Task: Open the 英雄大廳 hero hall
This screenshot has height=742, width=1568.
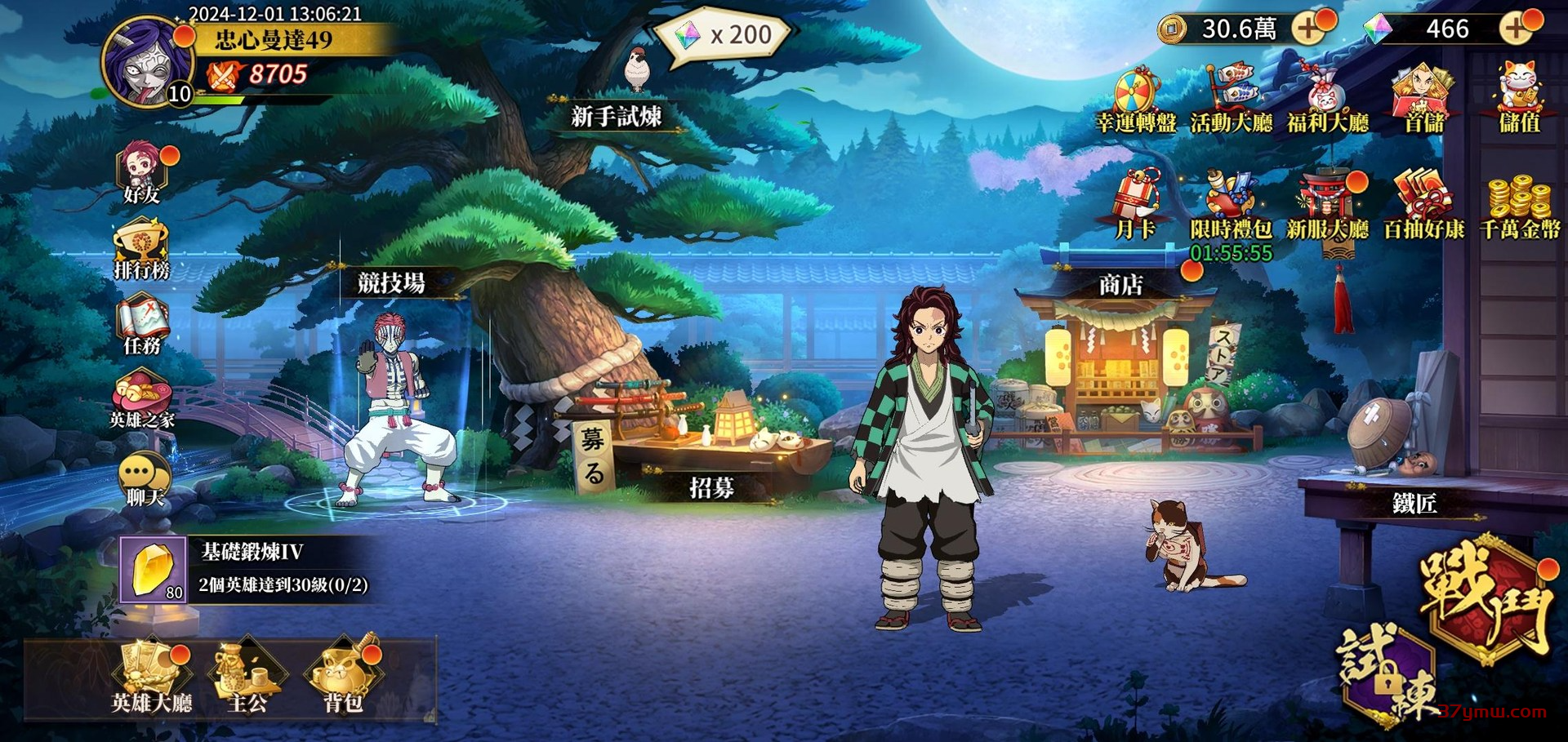Action: click(x=152, y=678)
